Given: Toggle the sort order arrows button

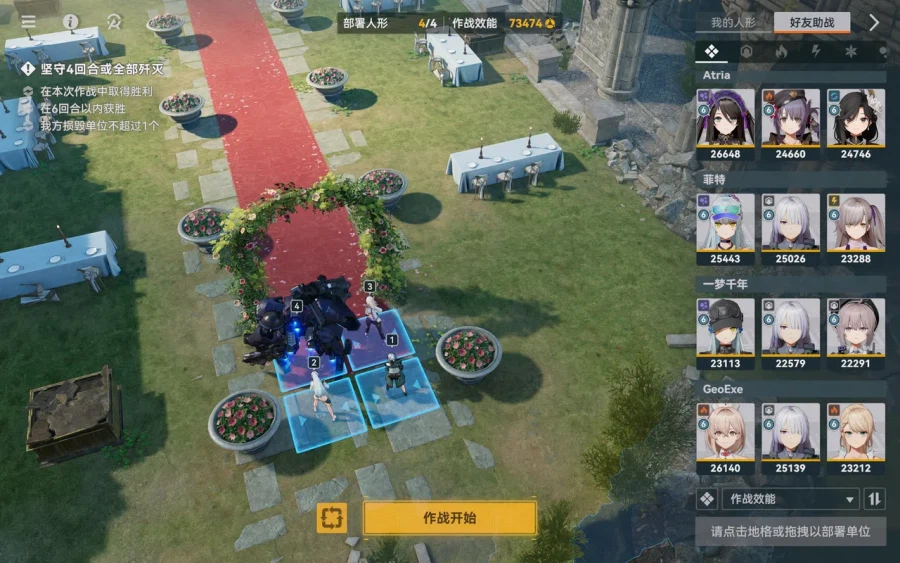Looking at the screenshot, I should coord(875,499).
